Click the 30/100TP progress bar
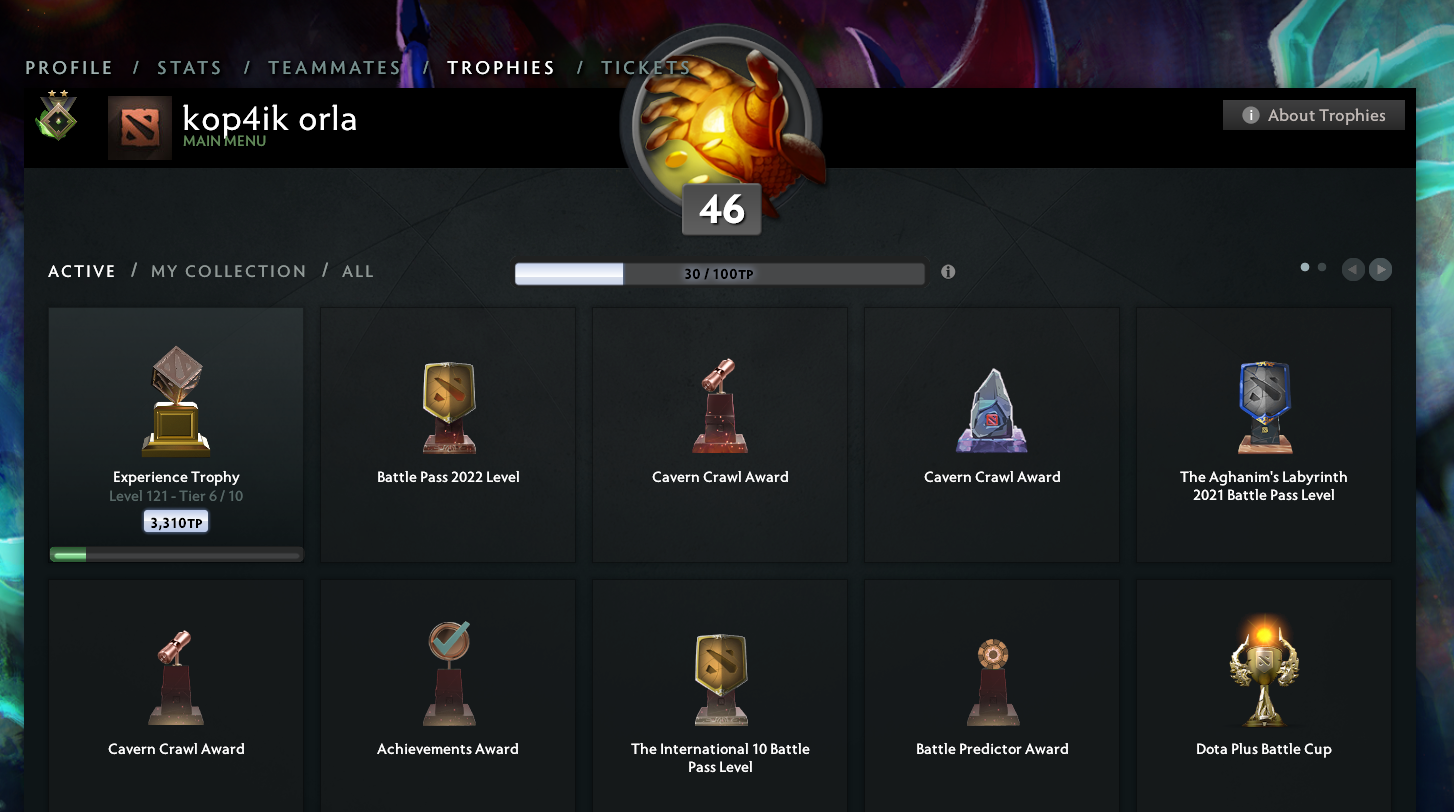Viewport: 1454px width, 812px height. (719, 272)
